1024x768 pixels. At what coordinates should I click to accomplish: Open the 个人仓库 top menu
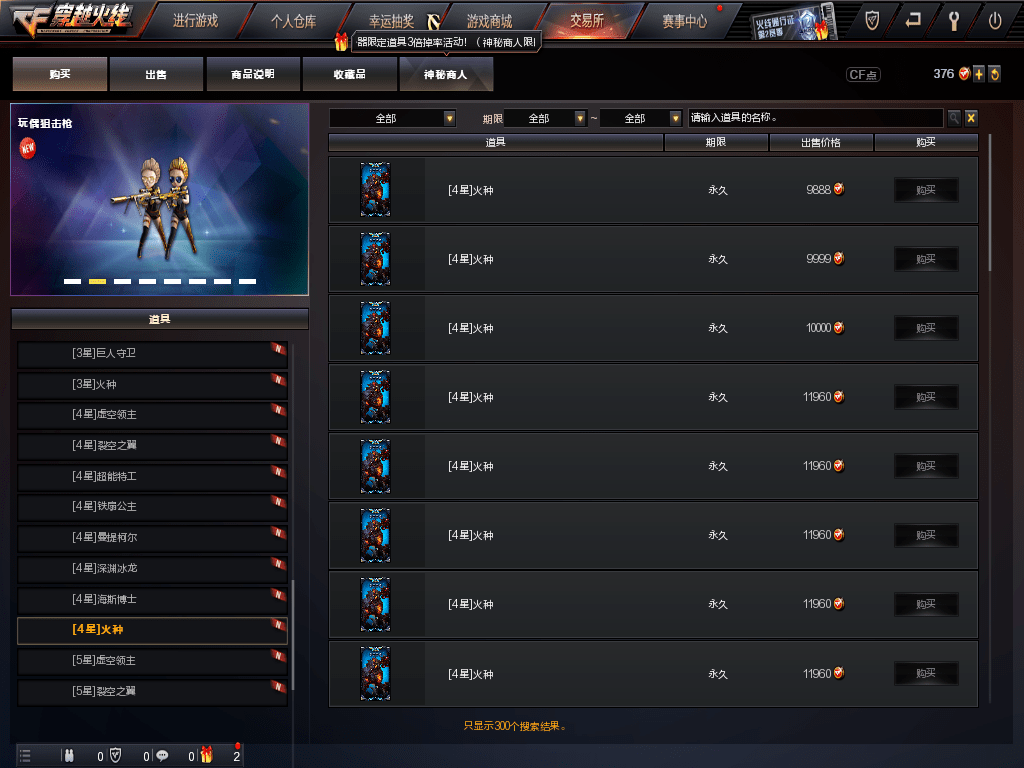point(293,20)
